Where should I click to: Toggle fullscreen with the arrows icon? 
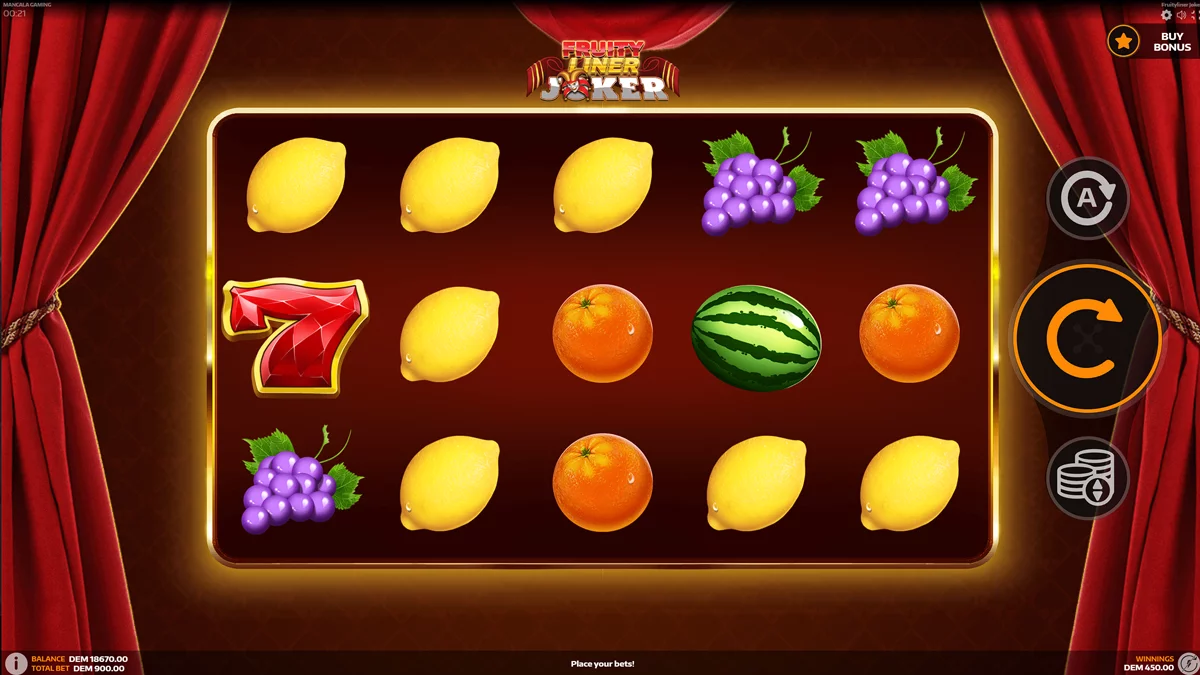pyautogui.click(x=1194, y=15)
